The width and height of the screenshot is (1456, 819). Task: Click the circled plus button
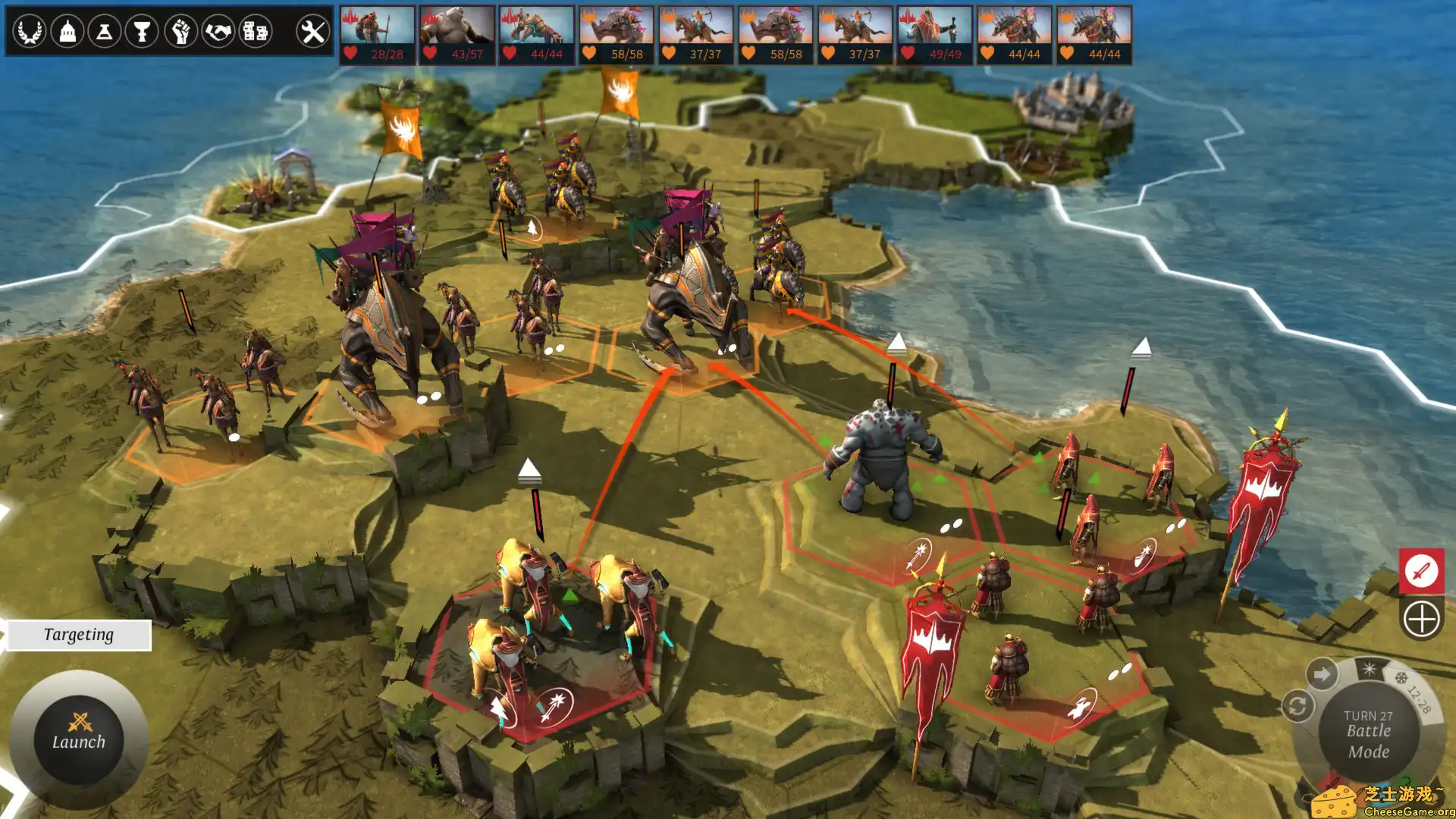1420,619
